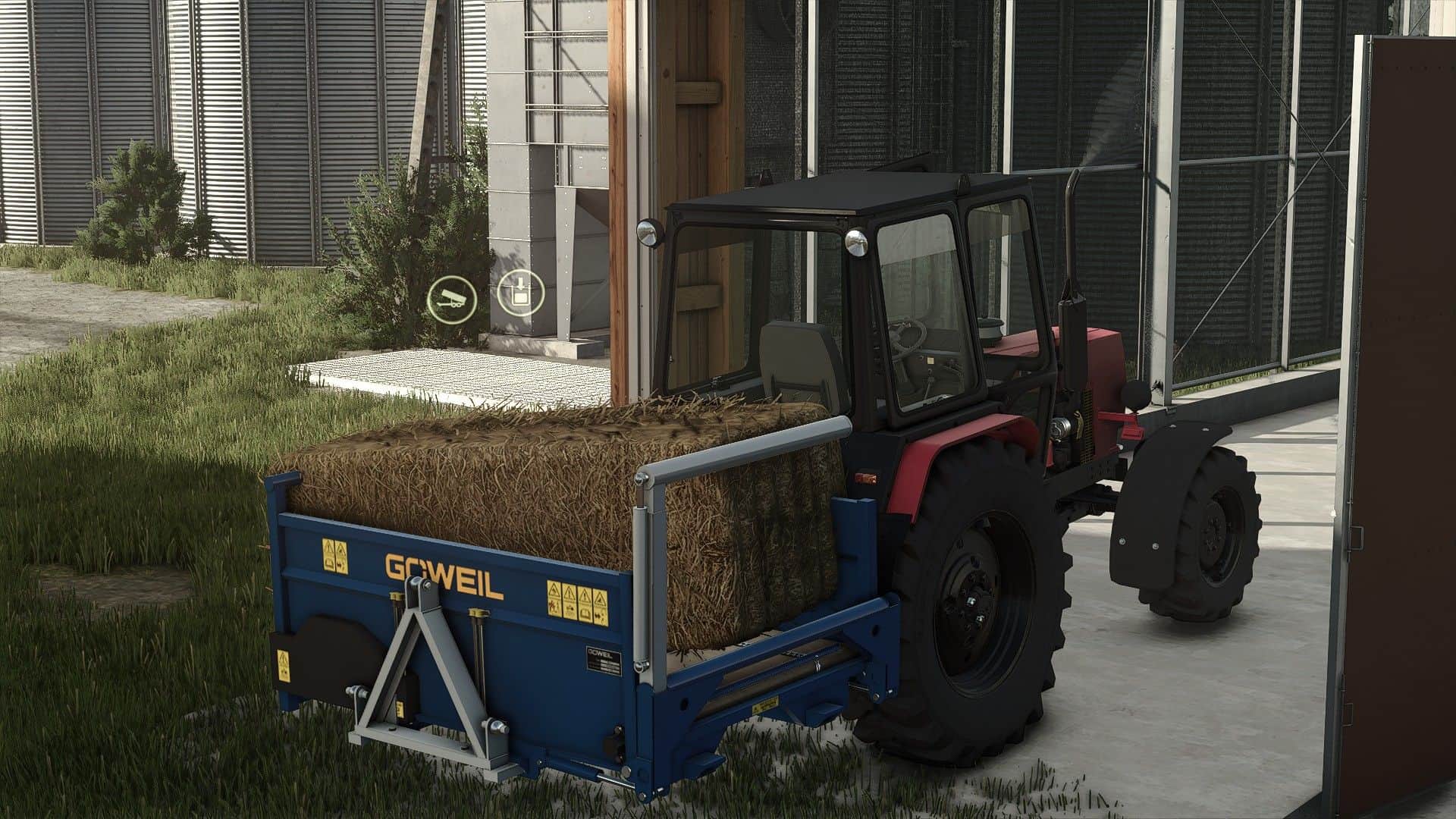Click the yellow caution sticker on lower frame
The image size is (1456, 819).
point(766,704)
